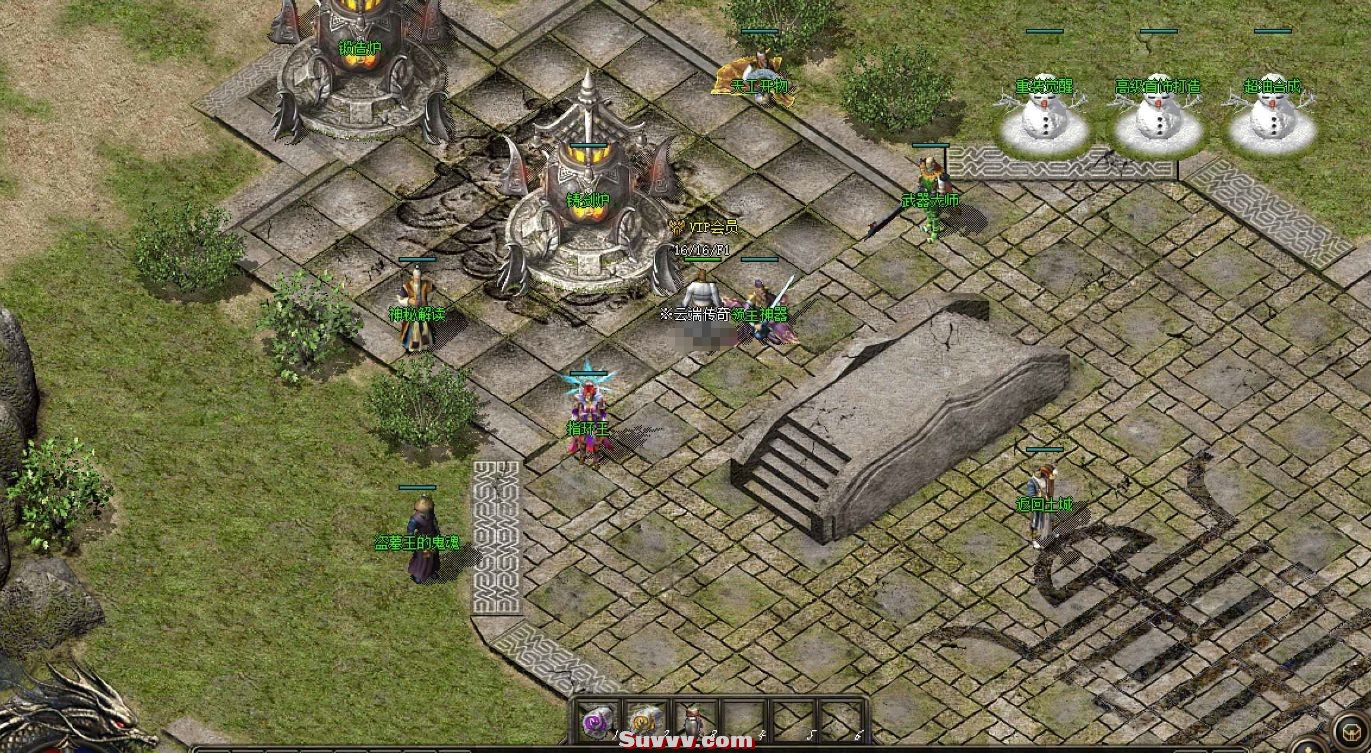The image size is (1371, 753).
Task: Select the 神秘解读 NPC name label
Action: pos(416,311)
